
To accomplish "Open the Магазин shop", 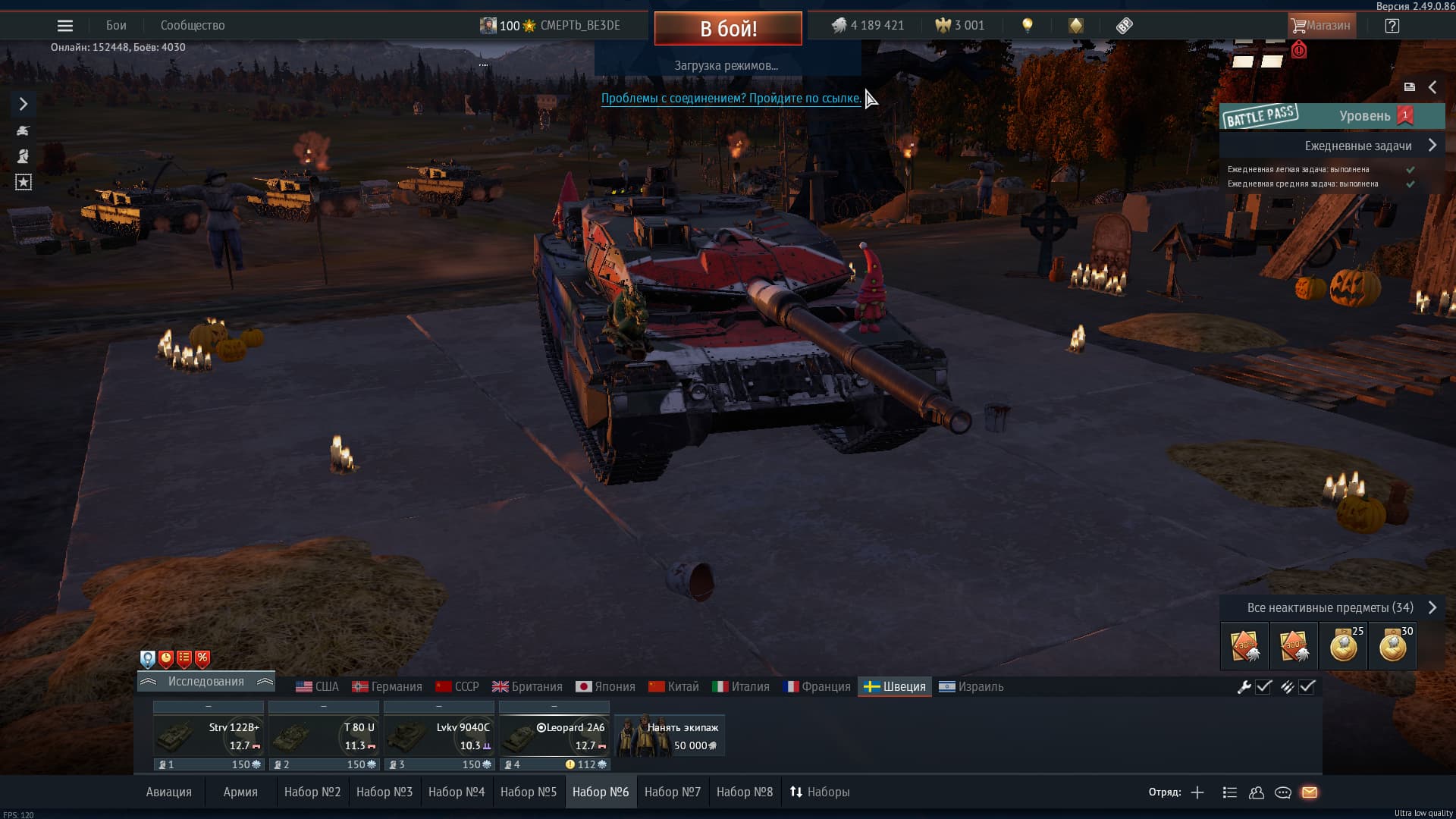I will pos(1321,26).
